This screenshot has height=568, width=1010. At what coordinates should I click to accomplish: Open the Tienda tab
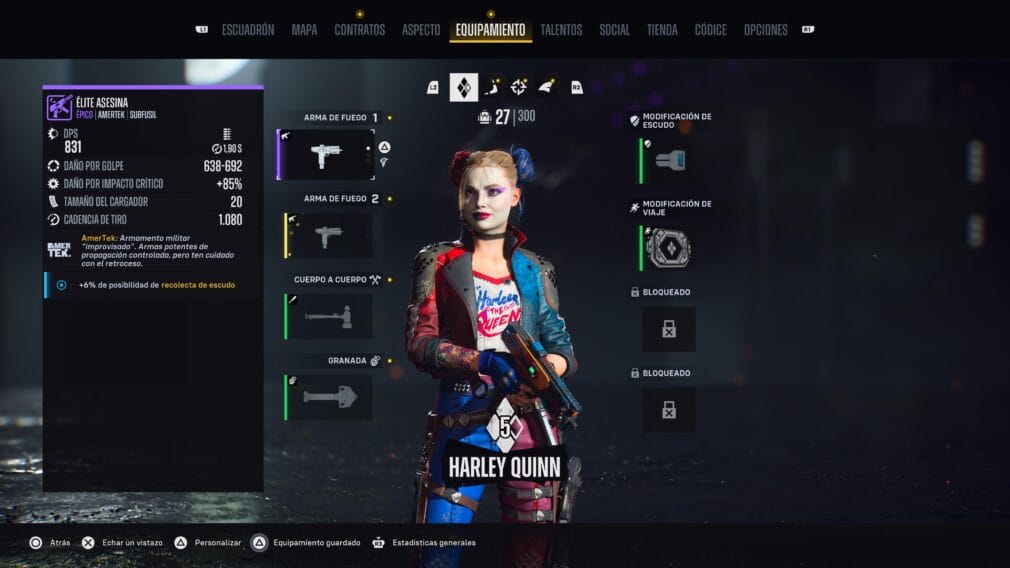tap(662, 30)
